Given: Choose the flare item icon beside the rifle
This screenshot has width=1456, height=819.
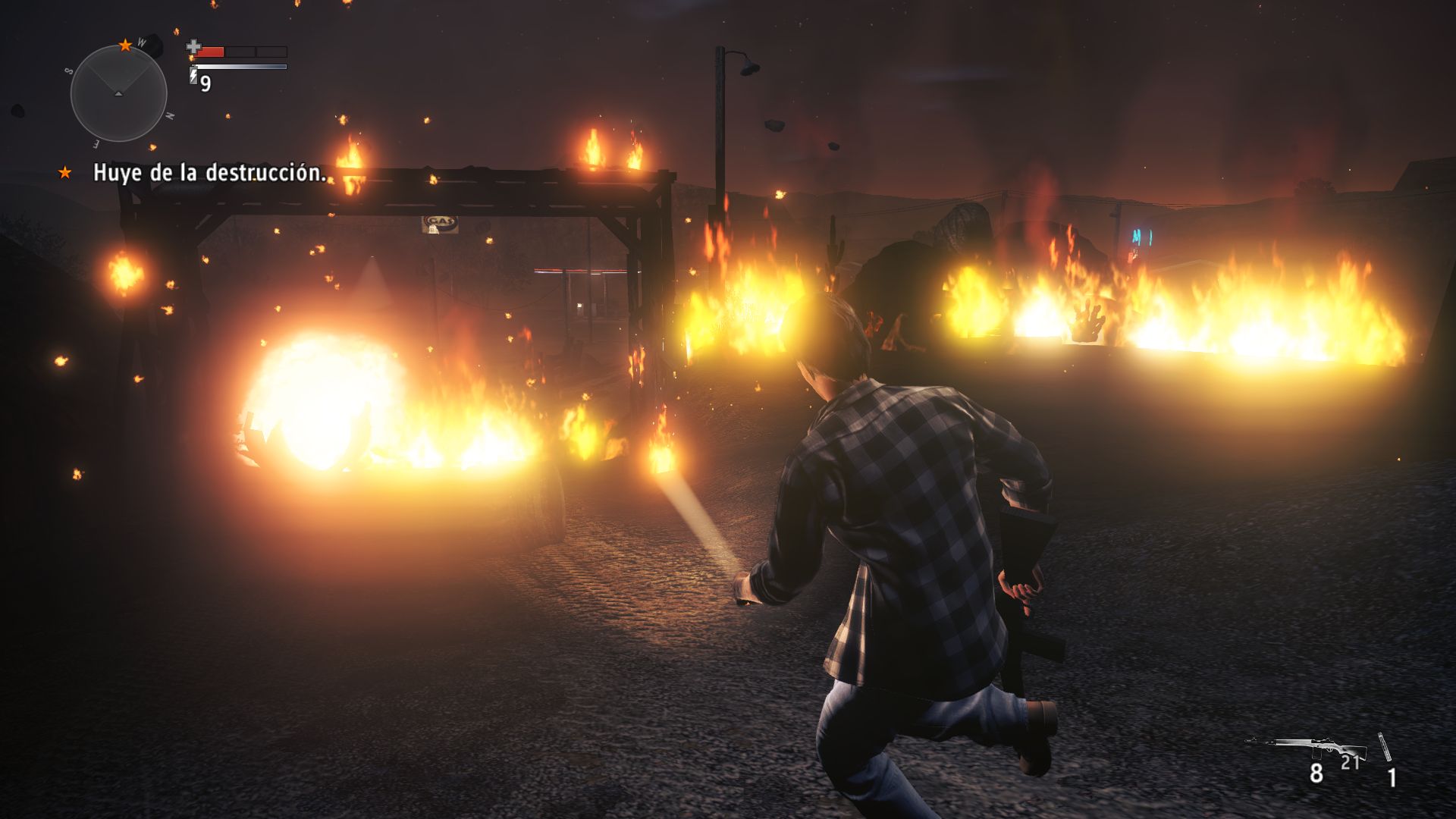Looking at the screenshot, I should [1385, 747].
